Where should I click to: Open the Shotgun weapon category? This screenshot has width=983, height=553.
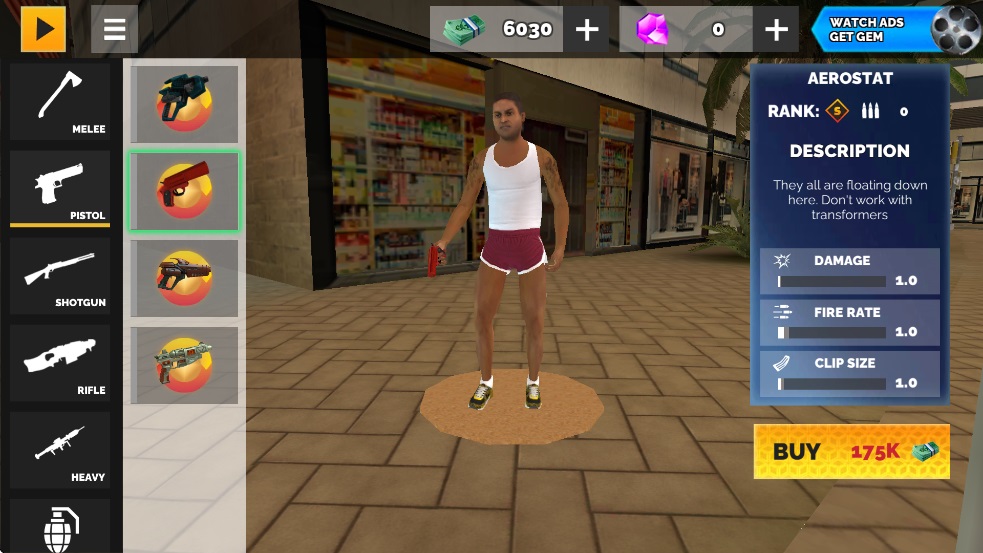[x=60, y=275]
